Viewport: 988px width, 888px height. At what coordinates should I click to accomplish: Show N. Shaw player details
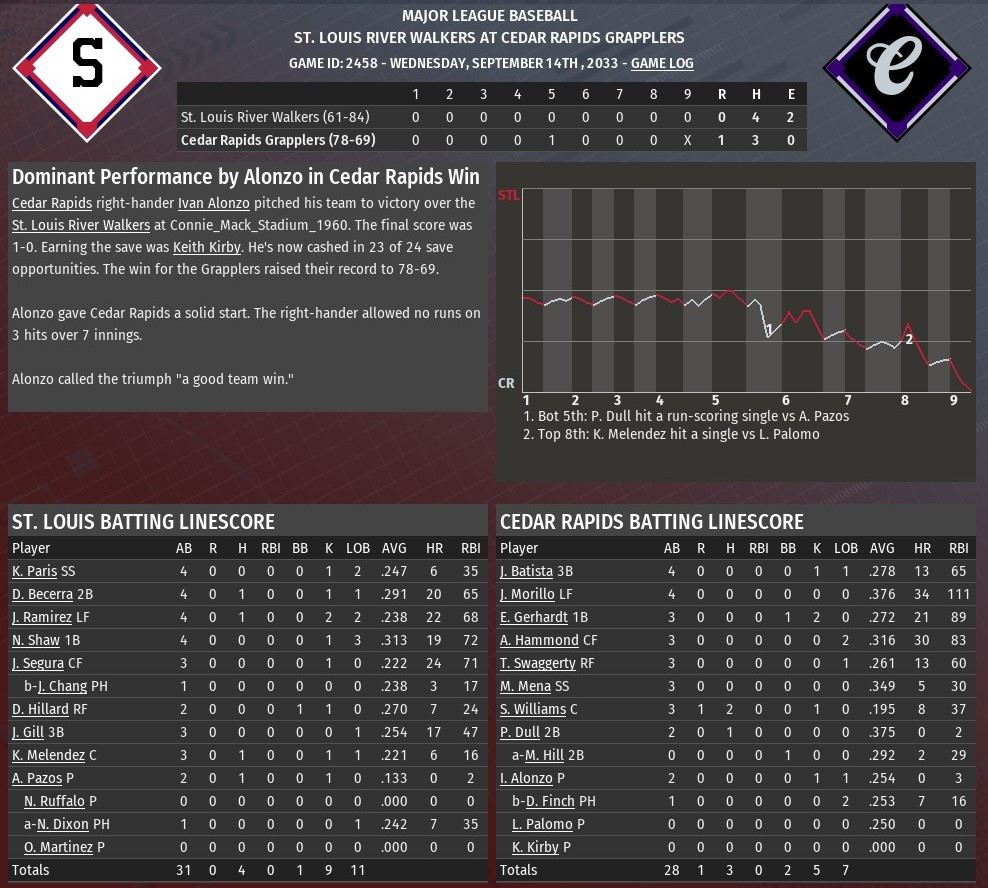point(36,641)
